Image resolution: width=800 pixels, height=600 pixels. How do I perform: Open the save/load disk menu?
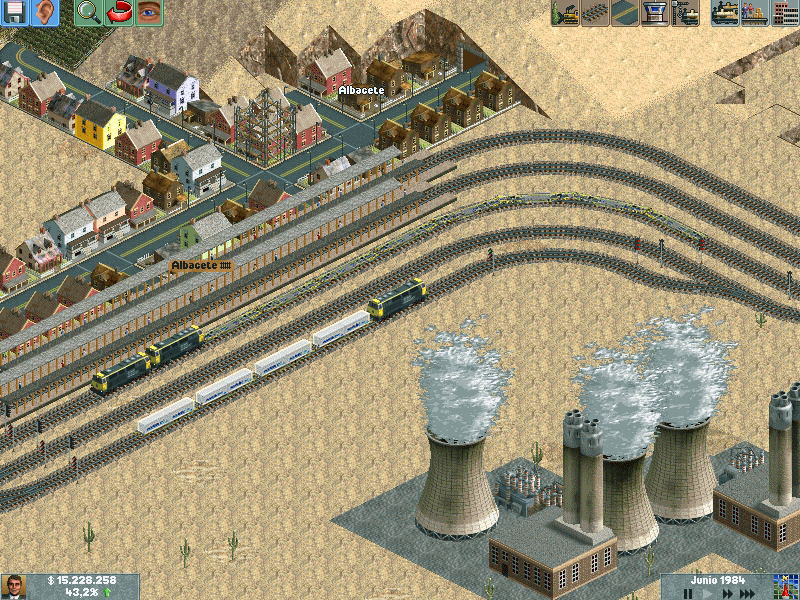[x=15, y=13]
